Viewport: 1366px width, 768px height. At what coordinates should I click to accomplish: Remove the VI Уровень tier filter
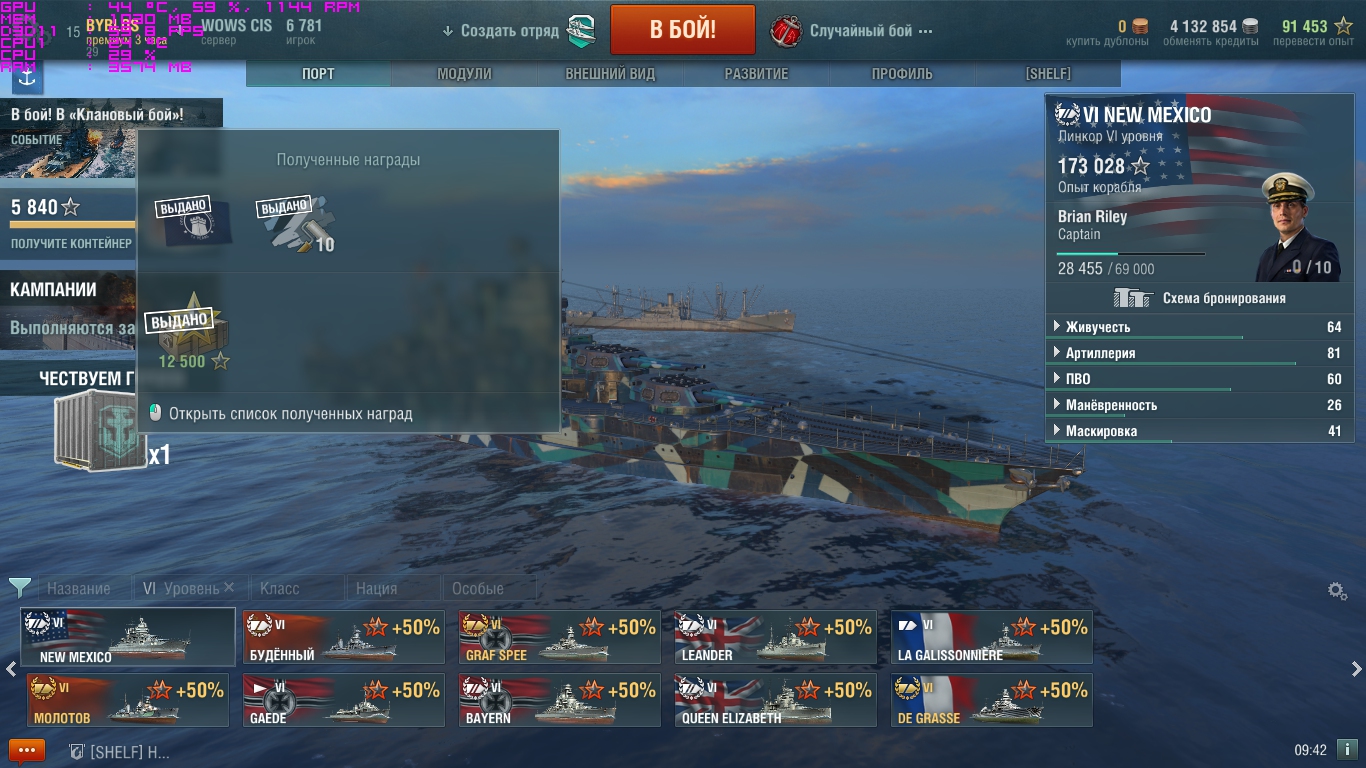tap(229, 588)
